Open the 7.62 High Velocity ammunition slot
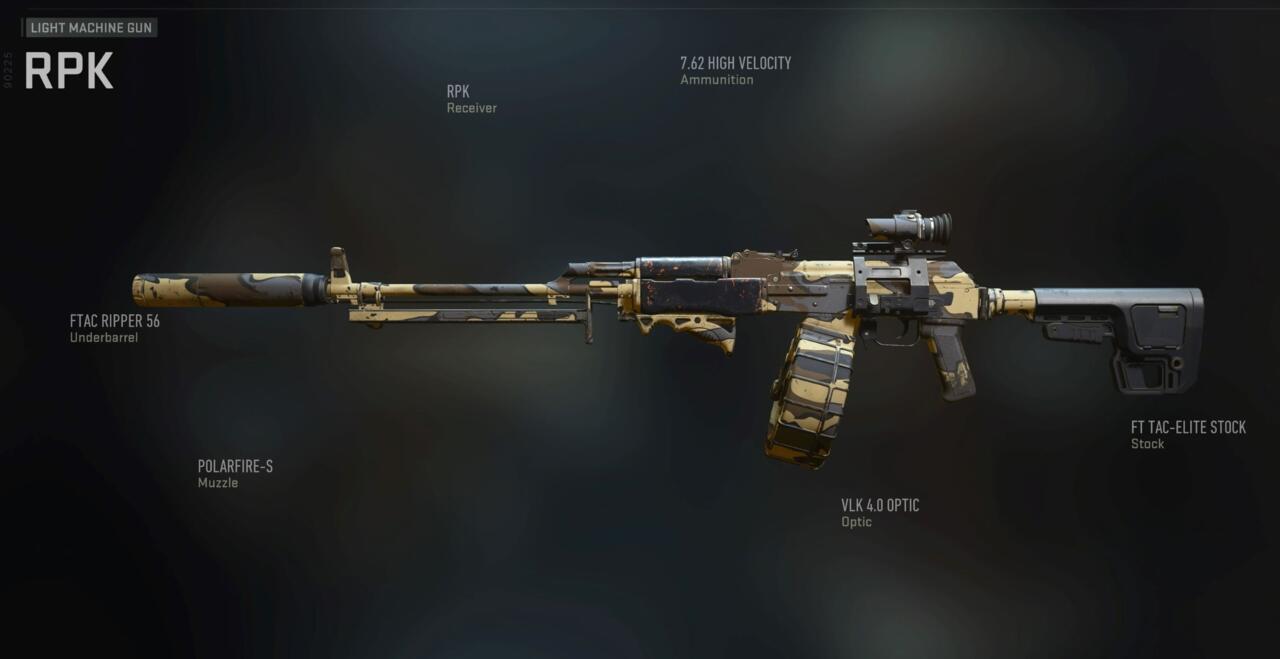Viewport: 1280px width, 659px height. click(x=735, y=70)
